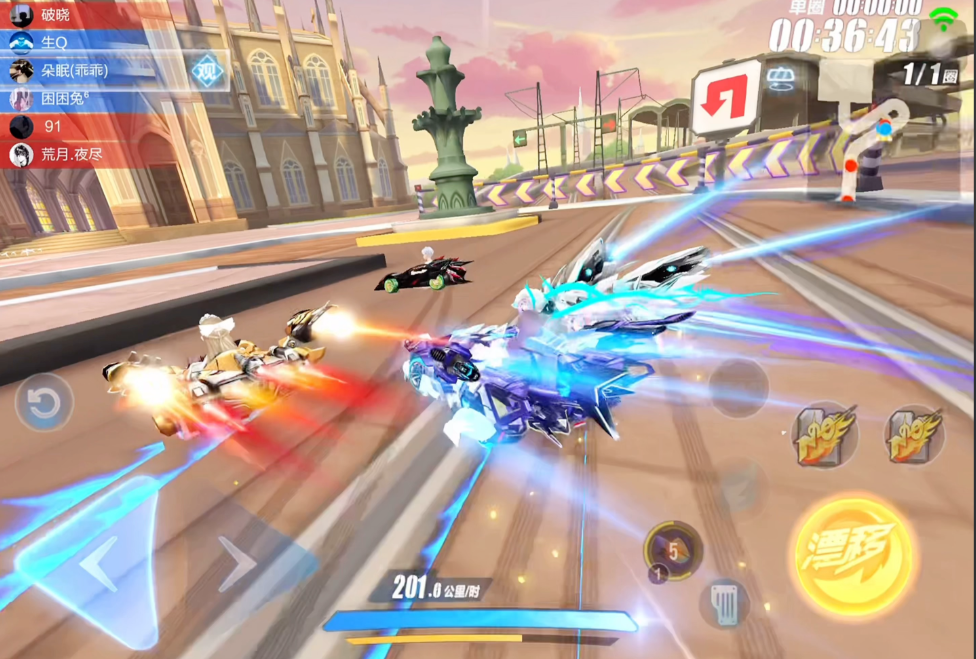
Task: Steer right with the right arrow
Action: [237, 565]
